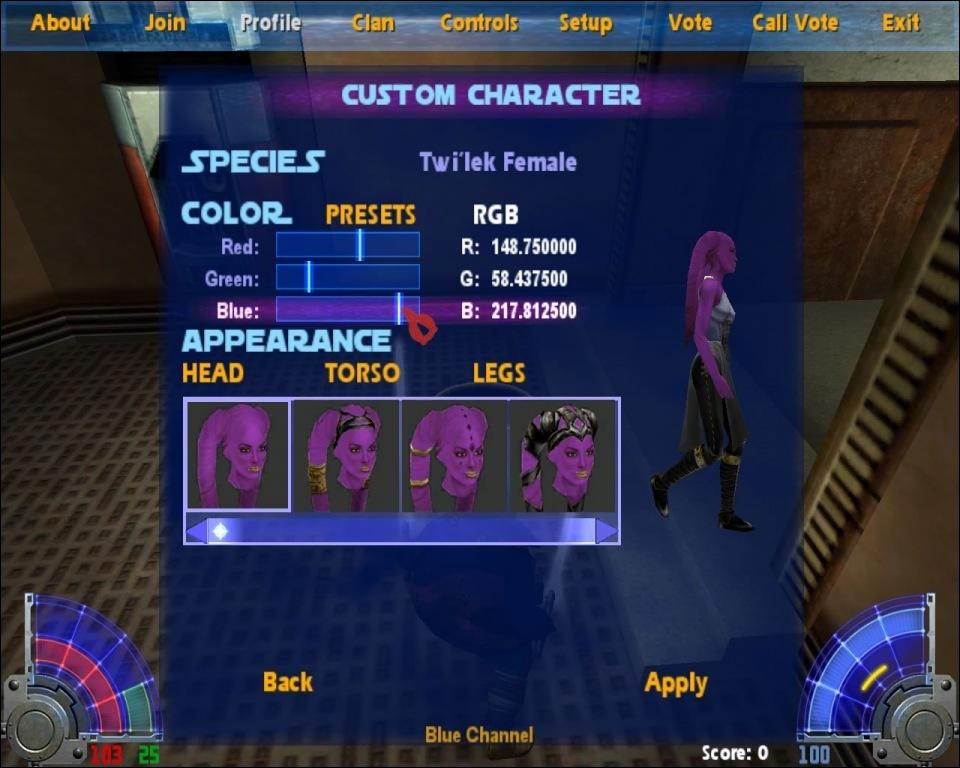This screenshot has width=960, height=768.
Task: Open the Controls menu
Action: [x=479, y=22]
